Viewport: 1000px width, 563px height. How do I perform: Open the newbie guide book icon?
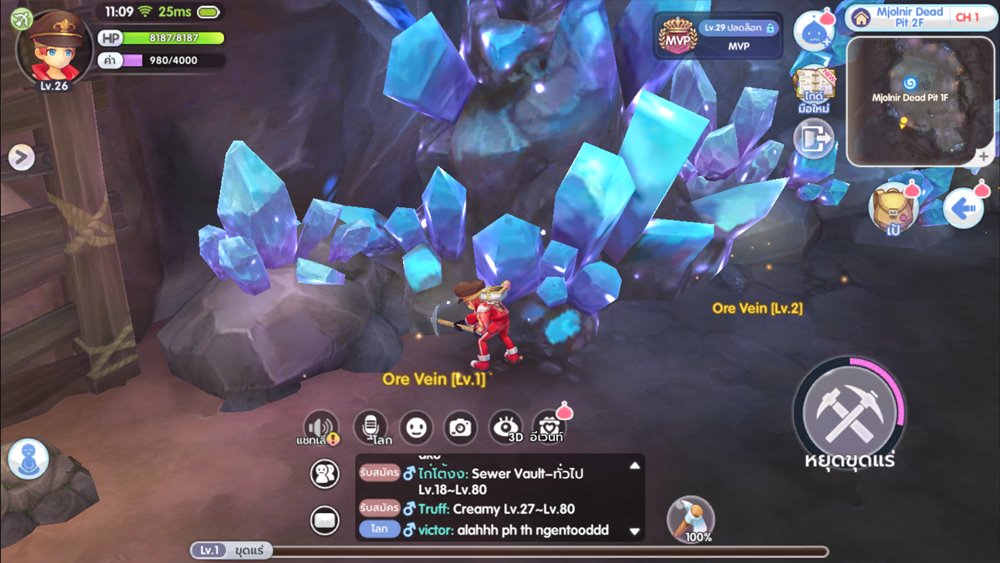[814, 91]
